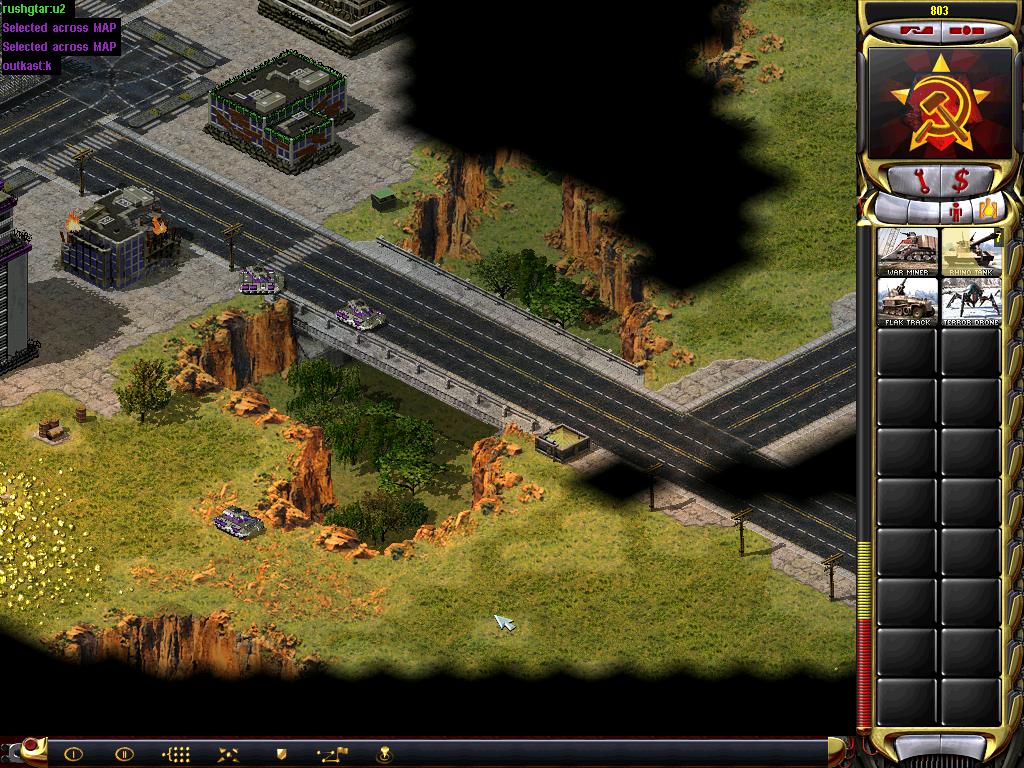Select the Flak Track build cameo
This screenshot has width=1024, height=768.
908,301
